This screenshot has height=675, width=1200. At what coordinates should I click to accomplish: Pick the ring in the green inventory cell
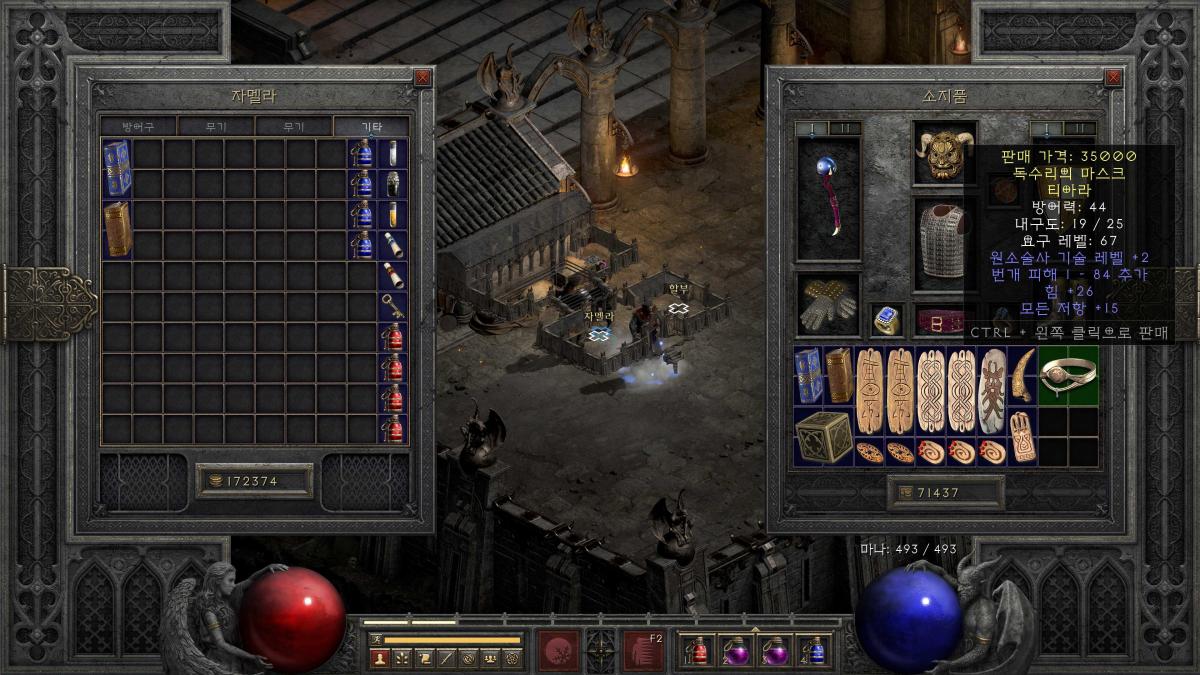point(1067,375)
